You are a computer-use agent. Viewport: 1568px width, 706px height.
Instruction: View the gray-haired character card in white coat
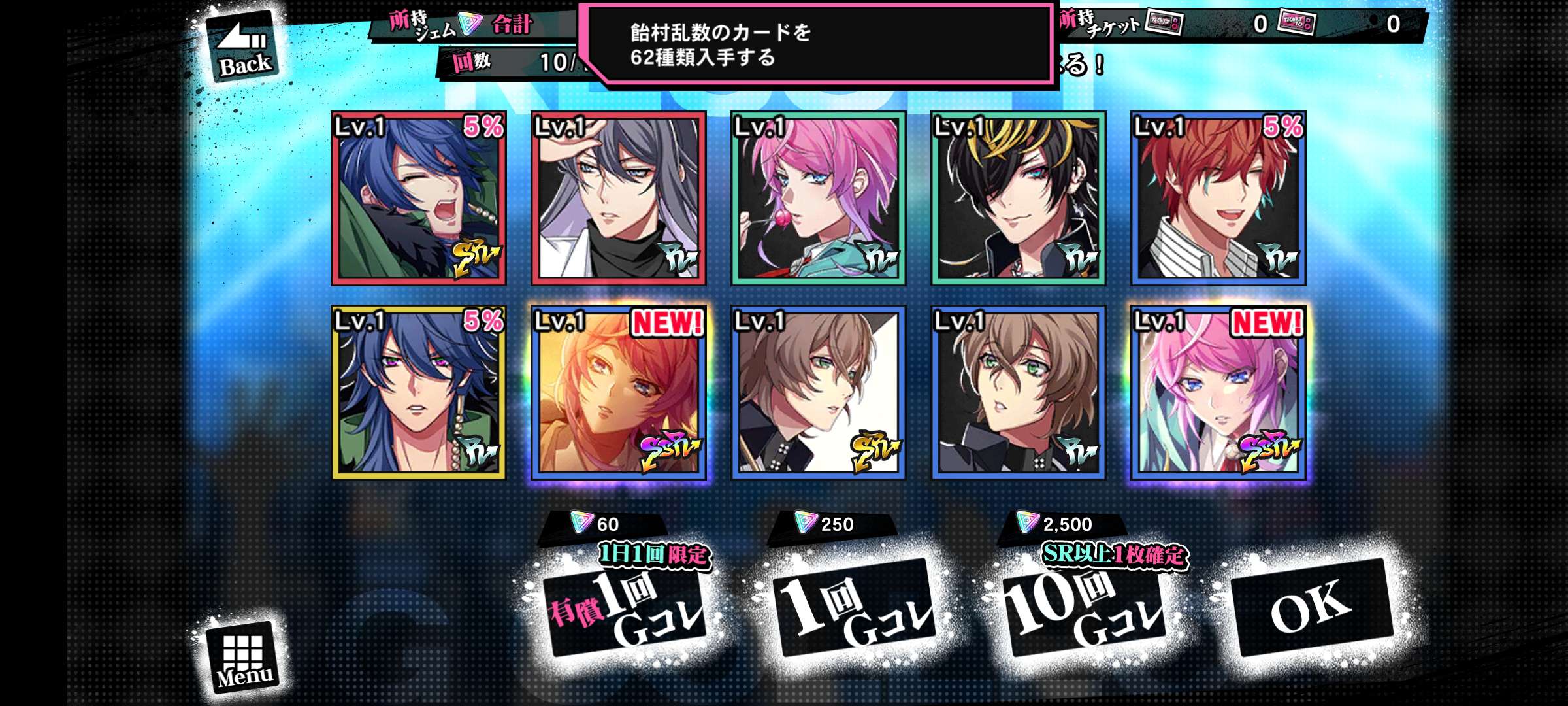pos(619,198)
